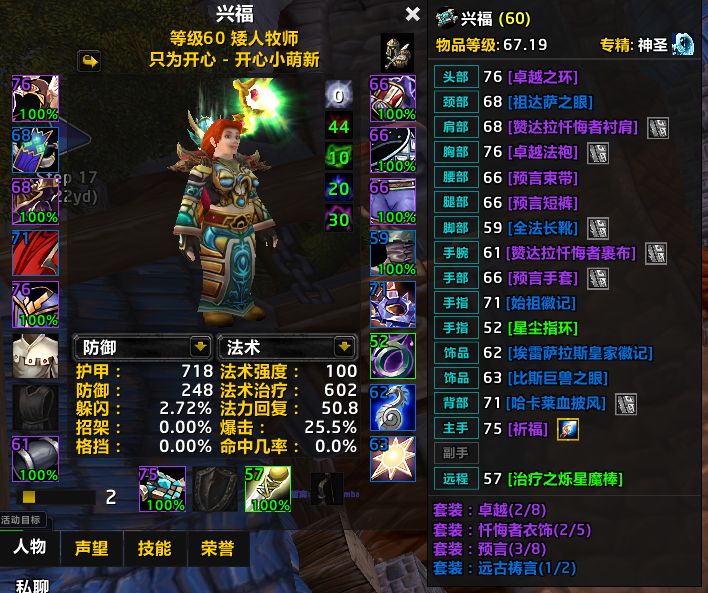The image size is (708, 593).
Task: Select the 人物 character tab
Action: click(x=30, y=548)
